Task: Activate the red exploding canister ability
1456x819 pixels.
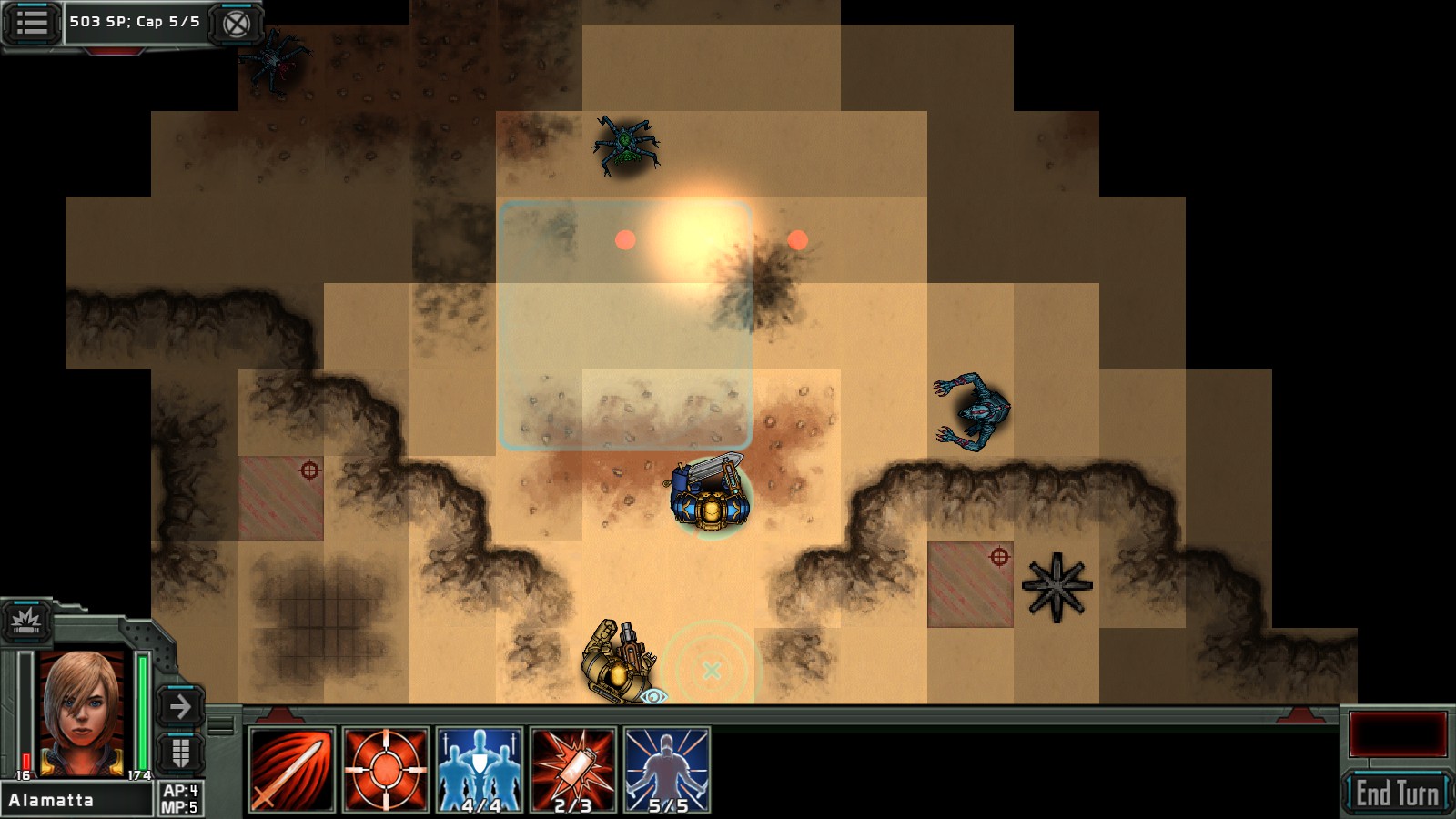Action: coord(573,770)
